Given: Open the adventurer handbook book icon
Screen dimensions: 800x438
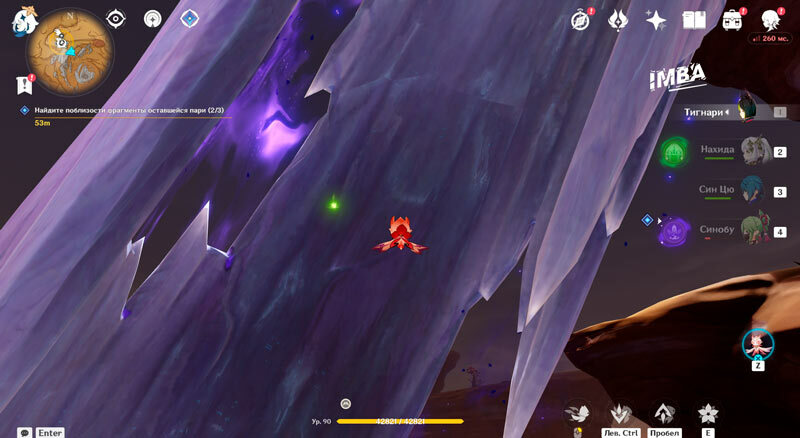Looking at the screenshot, I should [694, 20].
